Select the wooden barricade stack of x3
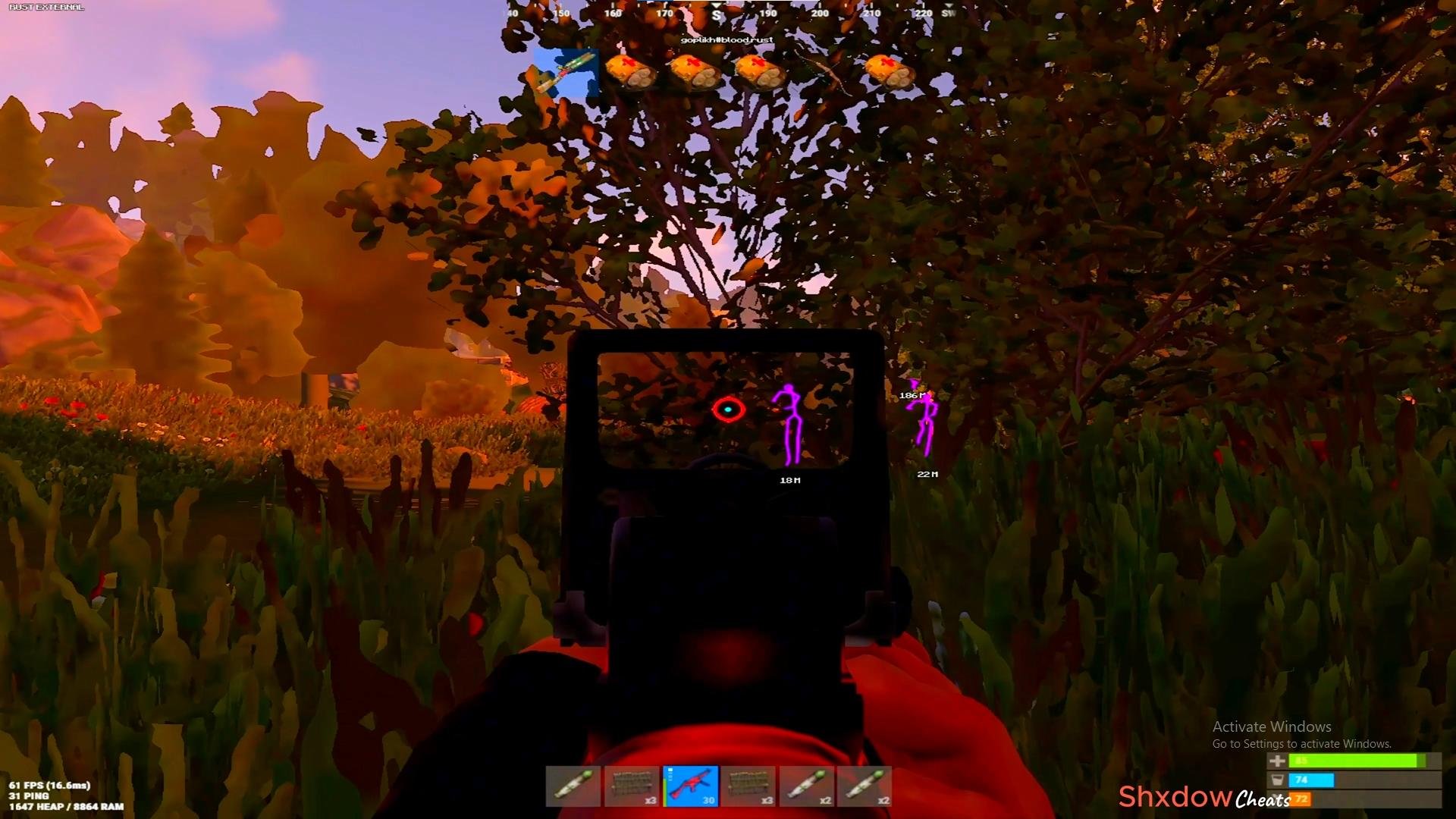Viewport: 1456px width, 819px height. click(x=631, y=786)
